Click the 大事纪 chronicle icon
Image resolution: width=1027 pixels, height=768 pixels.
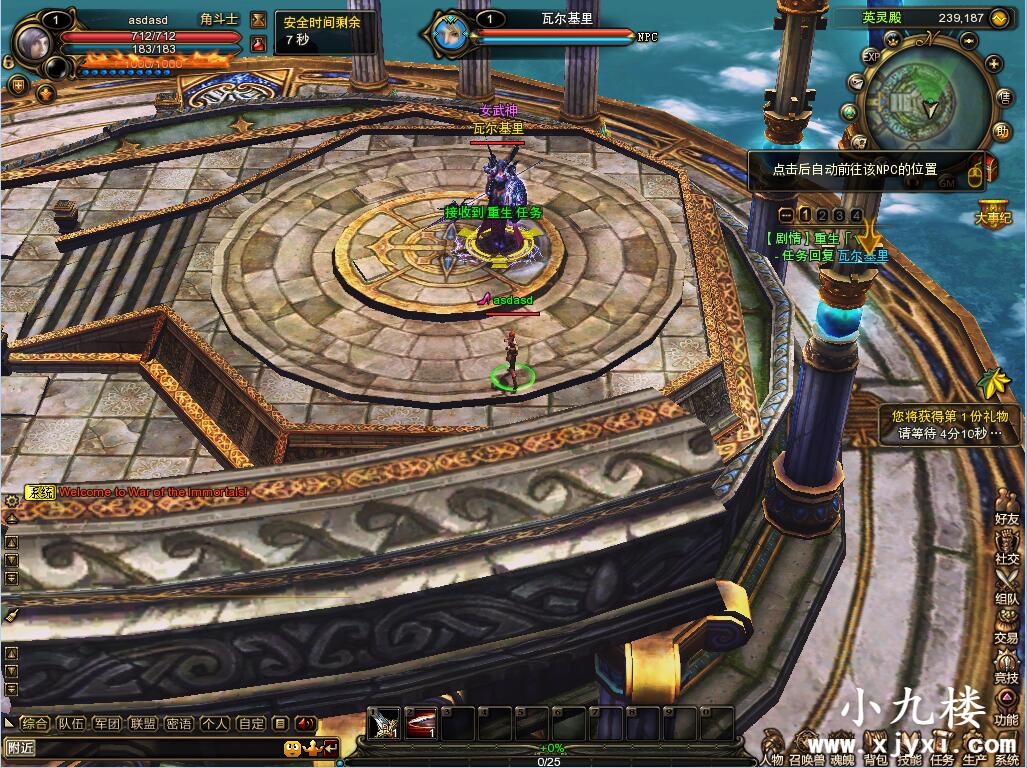click(x=995, y=214)
